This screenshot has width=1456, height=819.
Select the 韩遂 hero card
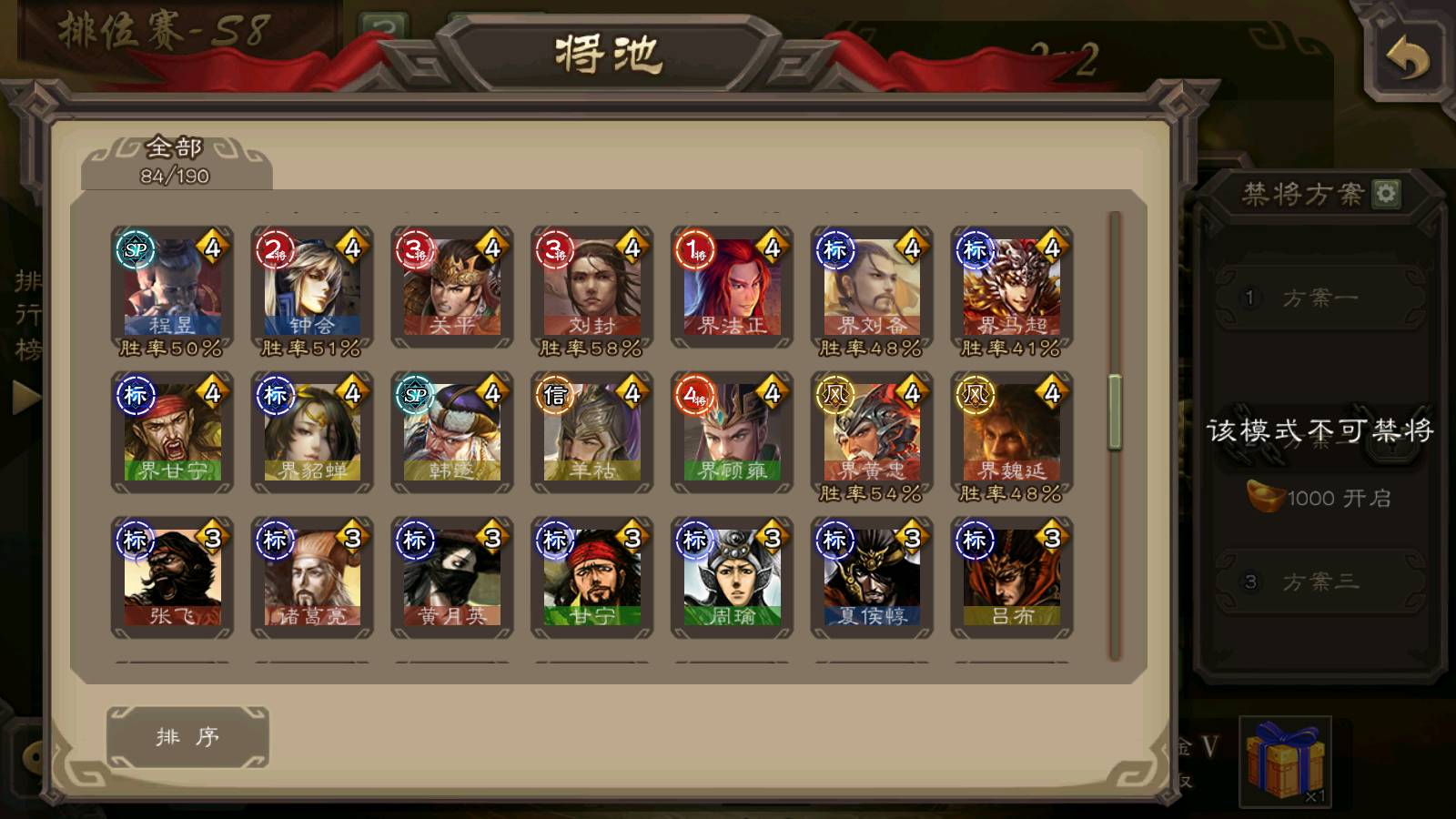[452, 433]
